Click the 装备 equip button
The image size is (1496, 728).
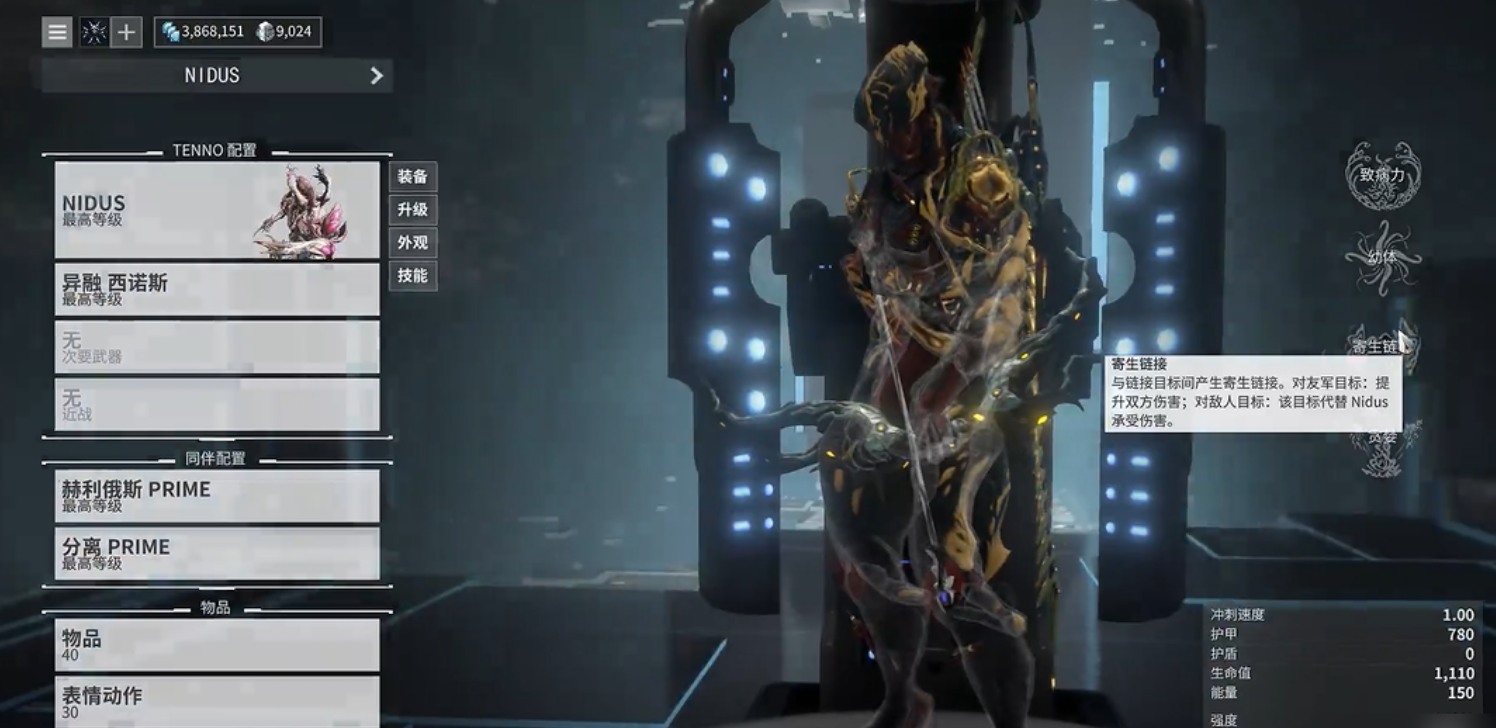pos(412,177)
